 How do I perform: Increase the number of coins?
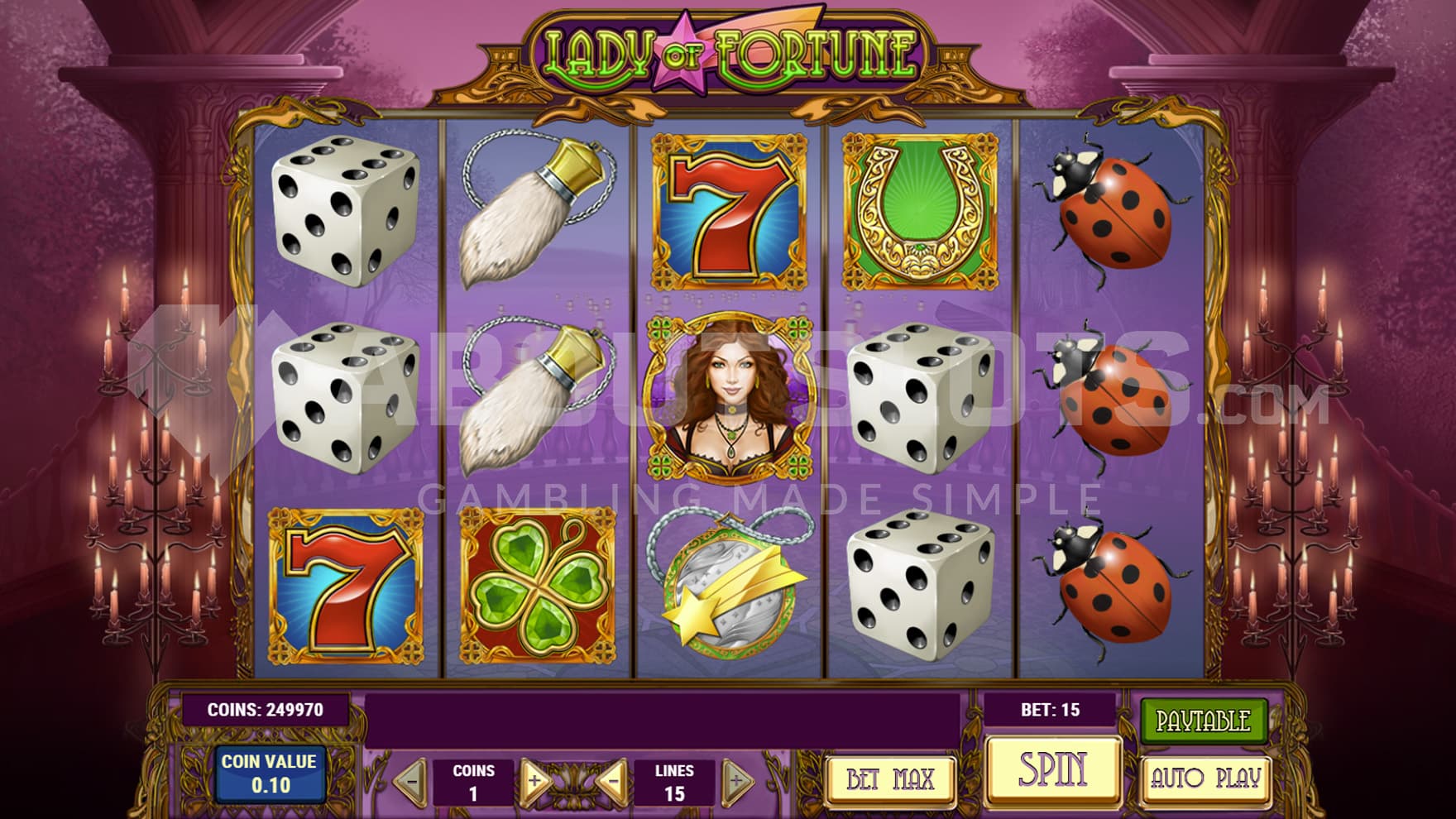(x=535, y=779)
